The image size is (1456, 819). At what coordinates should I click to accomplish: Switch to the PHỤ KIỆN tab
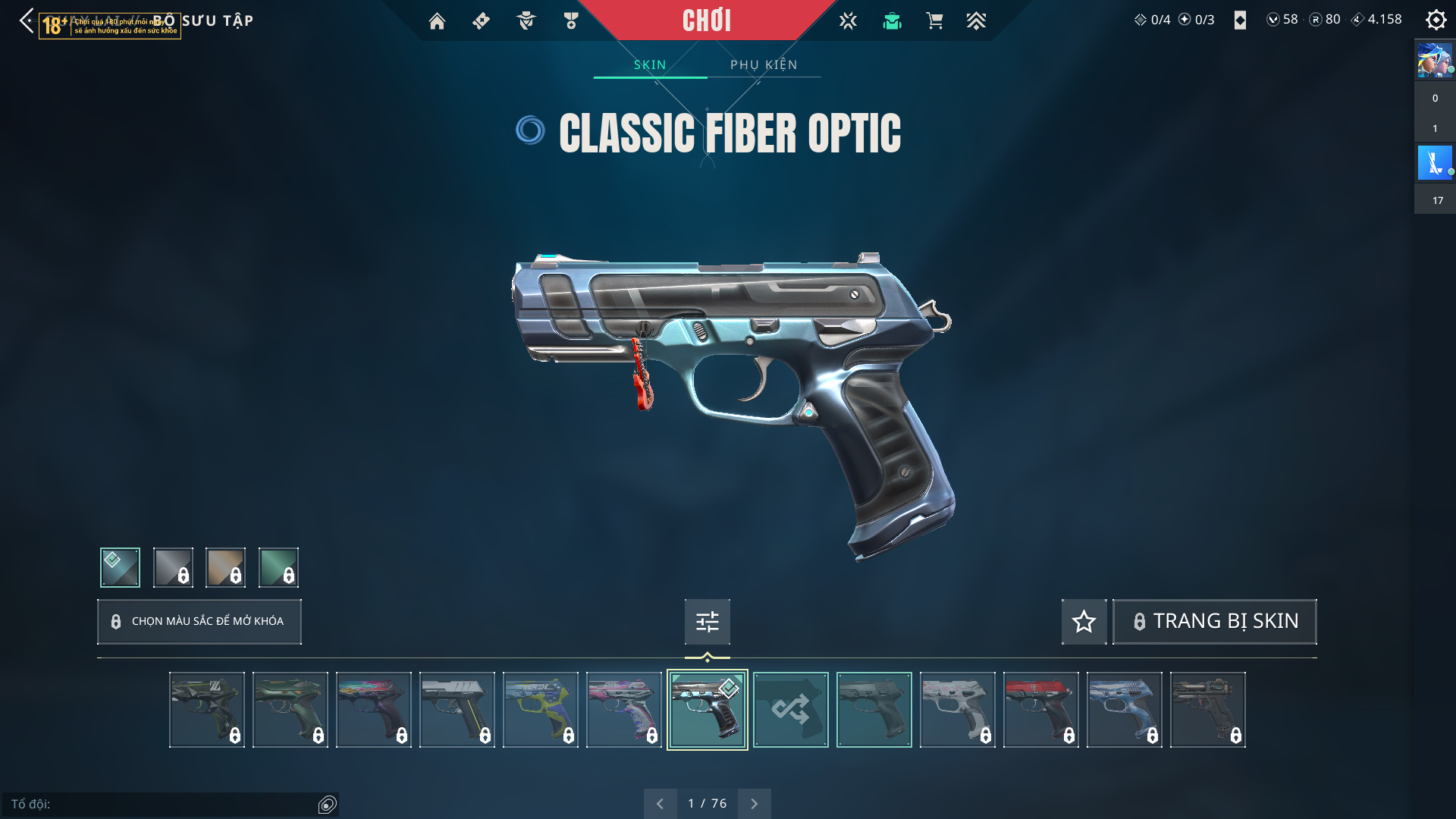(764, 65)
